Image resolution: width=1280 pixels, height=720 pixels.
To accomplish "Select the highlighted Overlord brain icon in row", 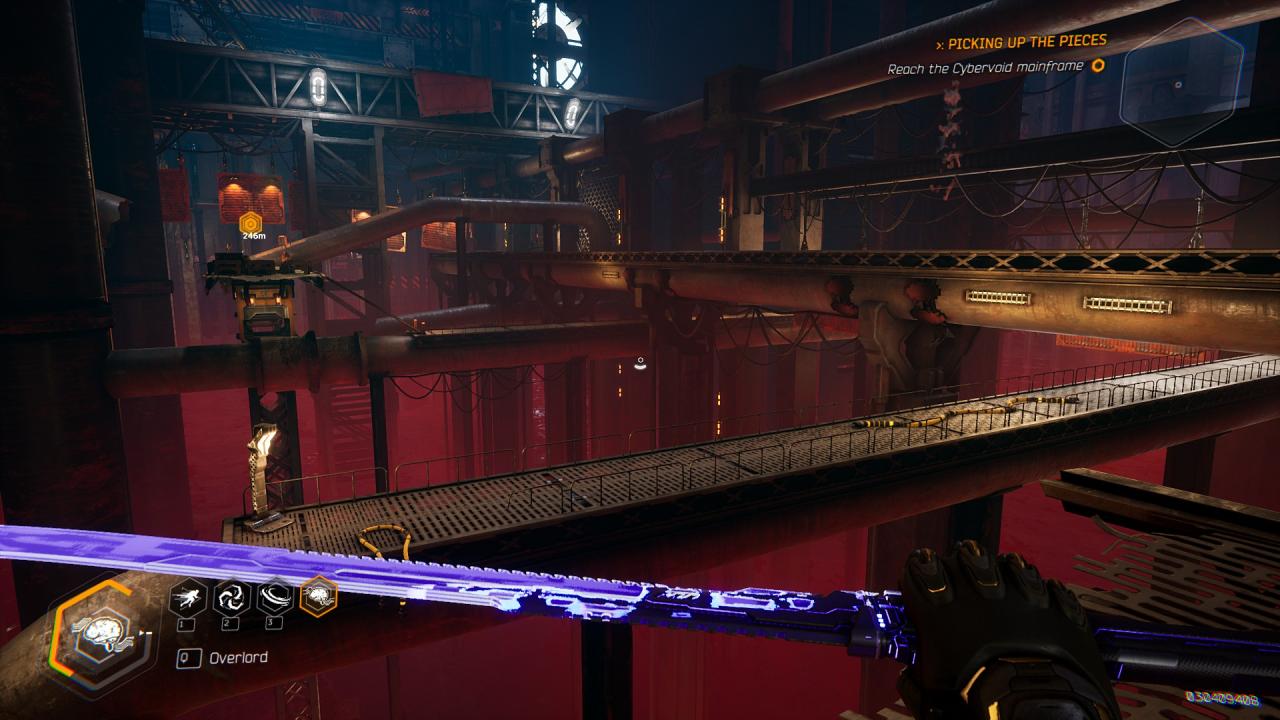I will tap(318, 597).
